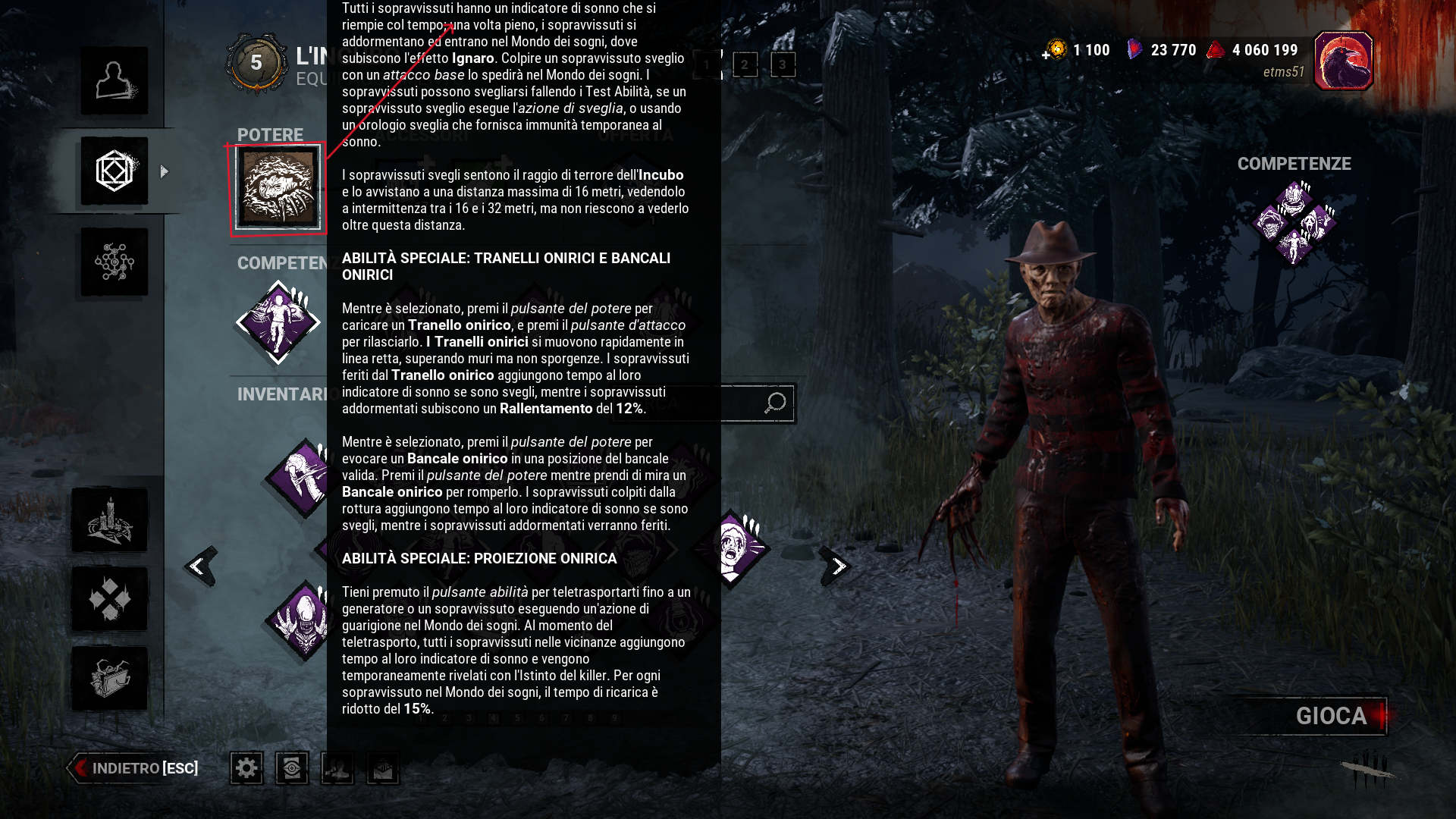The image size is (1456, 819).
Task: Open the loadout hexagon icon in left sidebar
Action: 114,171
